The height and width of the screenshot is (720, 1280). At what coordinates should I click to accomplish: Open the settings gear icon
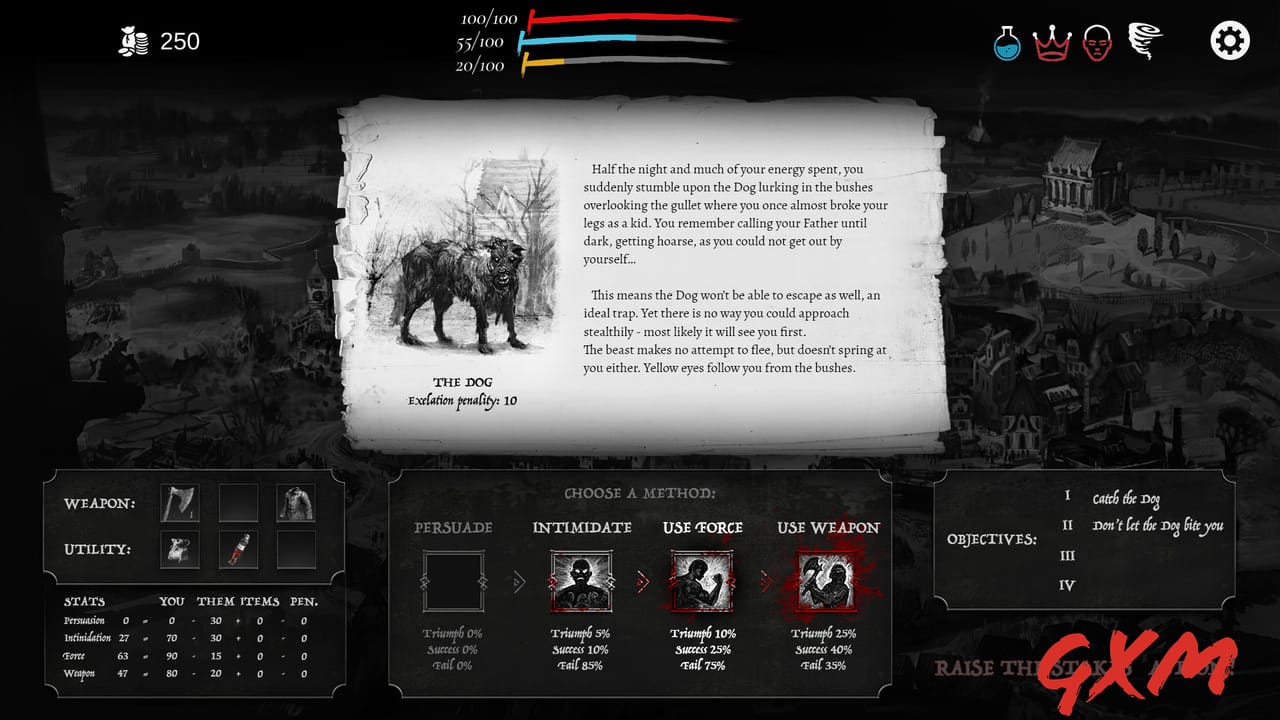1228,41
